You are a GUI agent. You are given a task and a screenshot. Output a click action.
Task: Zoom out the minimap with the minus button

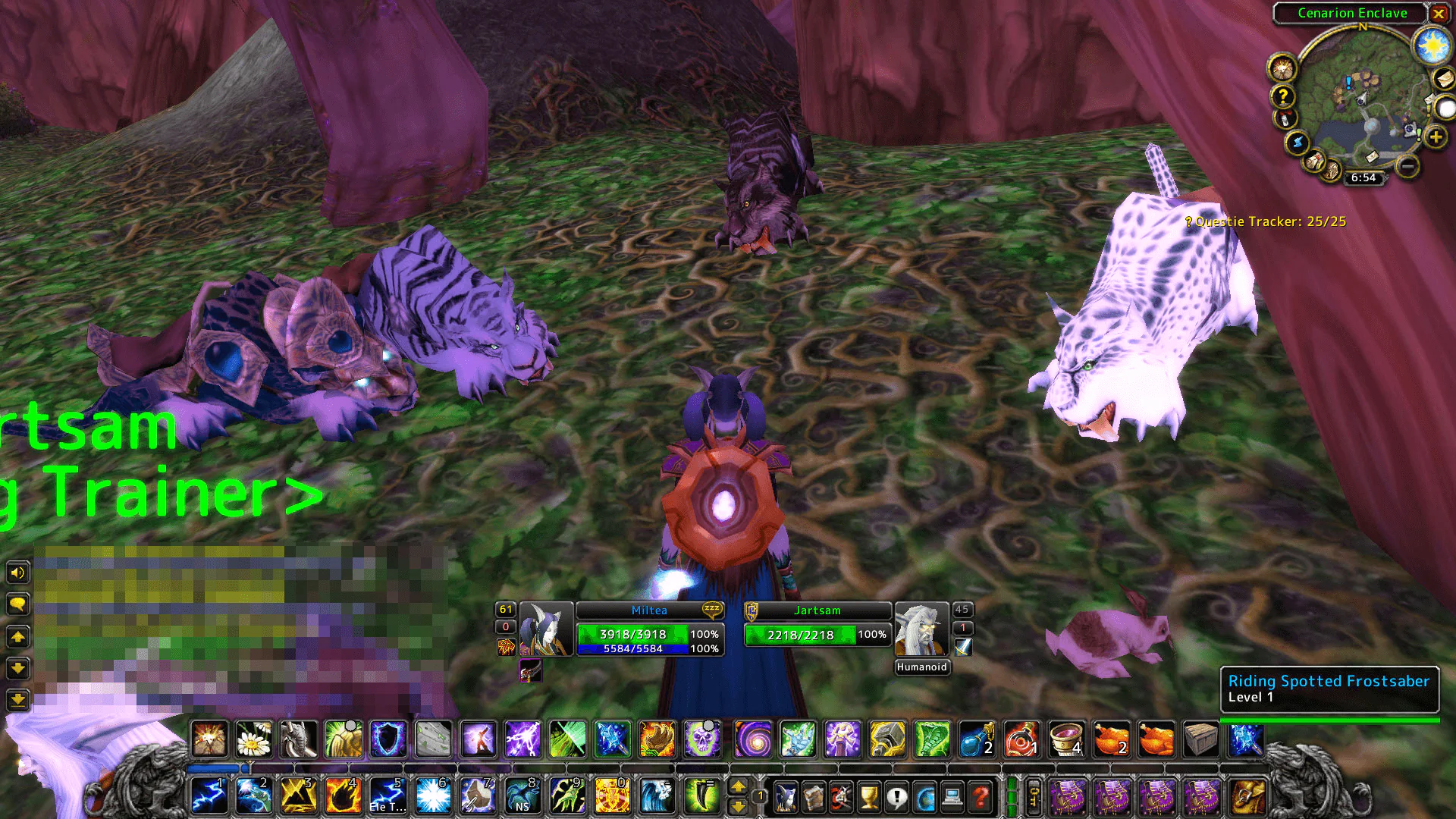pos(1407,165)
